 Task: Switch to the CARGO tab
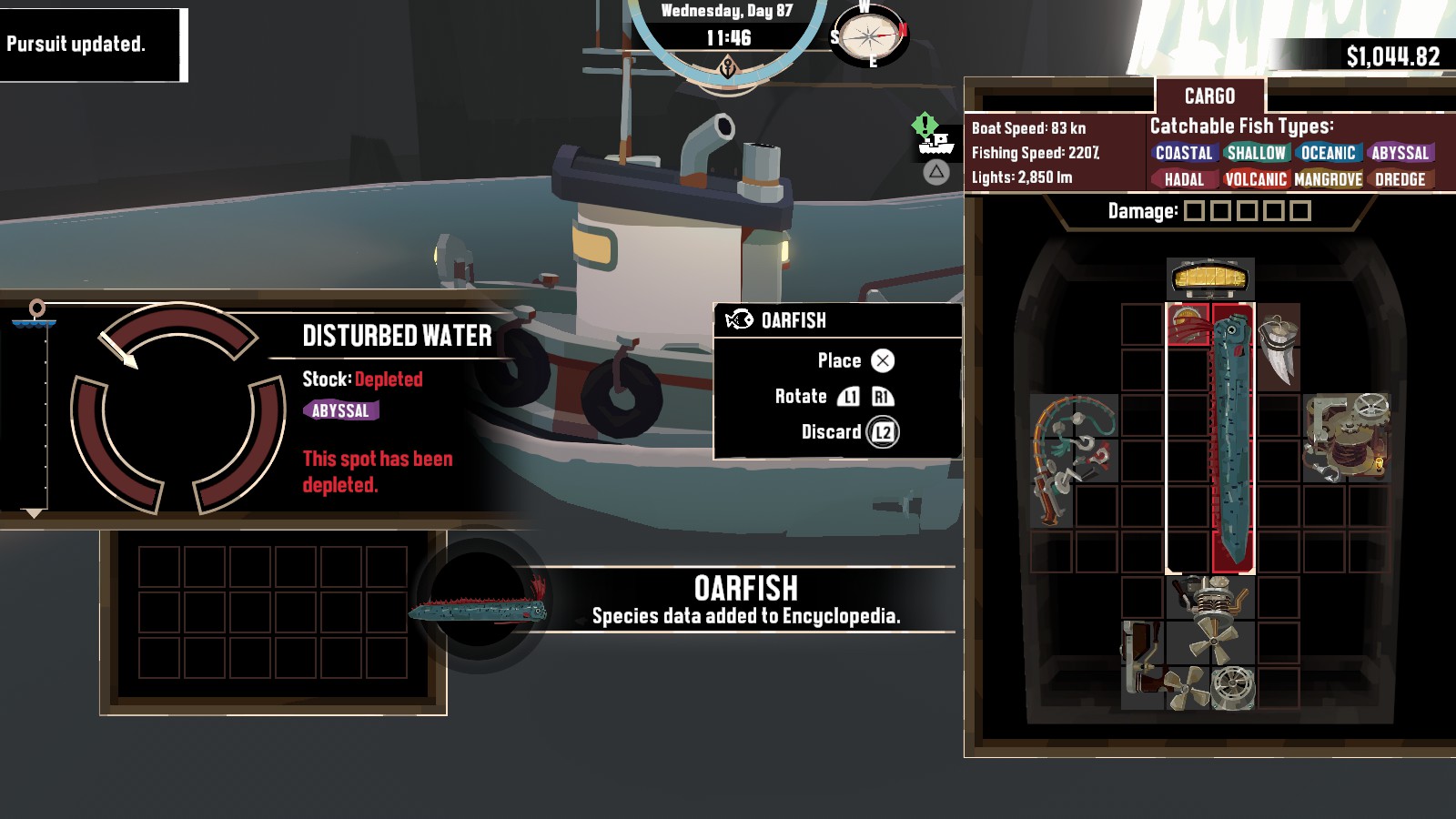(x=1209, y=96)
